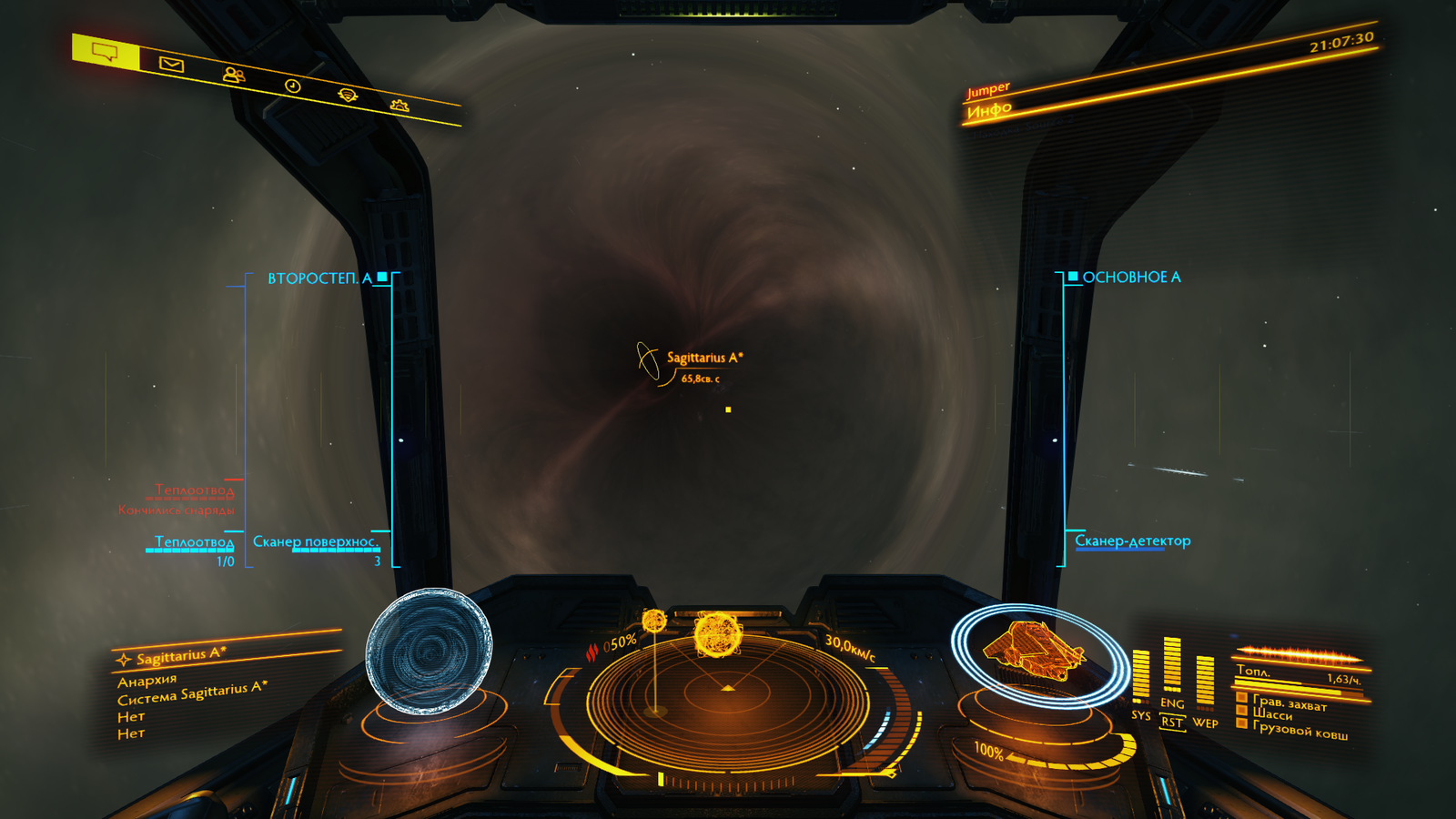Select the Сканер-детектор module
The height and width of the screenshot is (819, 1456).
tap(1132, 541)
